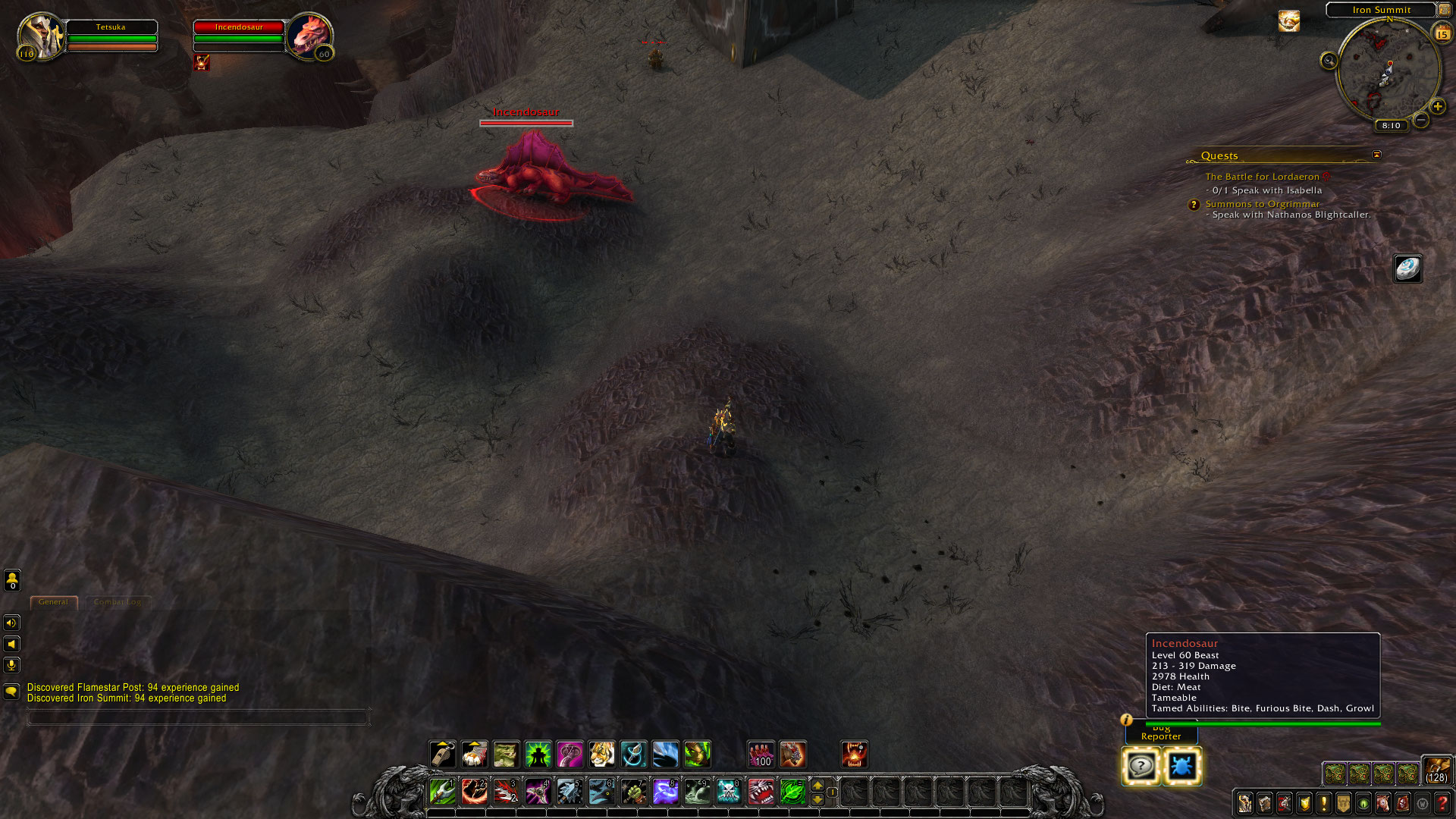The image size is (1456, 819).
Task: Select the General chat tab
Action: tap(53, 602)
